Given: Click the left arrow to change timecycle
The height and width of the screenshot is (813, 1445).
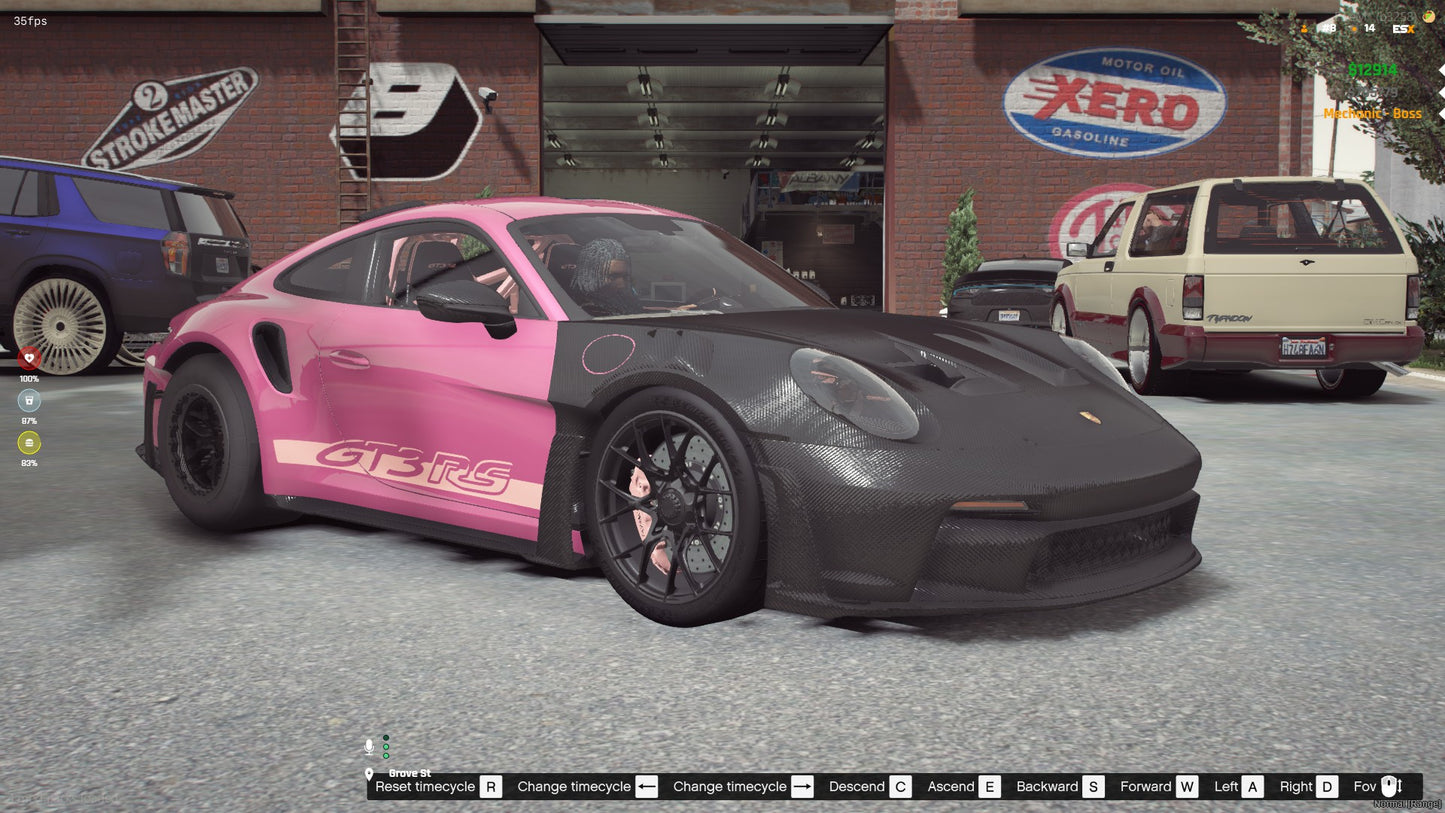Looking at the screenshot, I should coord(647,786).
